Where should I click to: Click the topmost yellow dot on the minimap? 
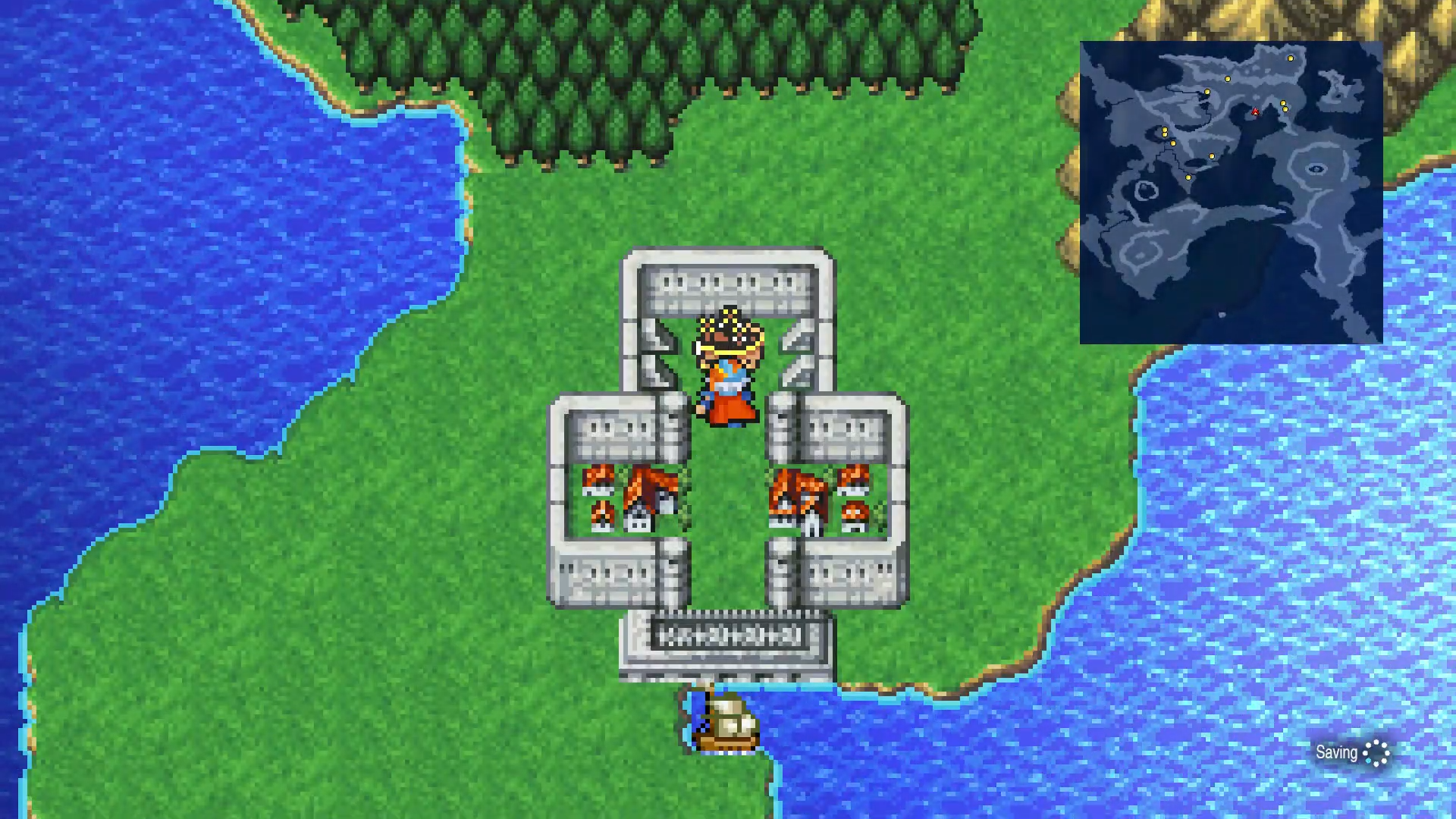[x=1291, y=58]
